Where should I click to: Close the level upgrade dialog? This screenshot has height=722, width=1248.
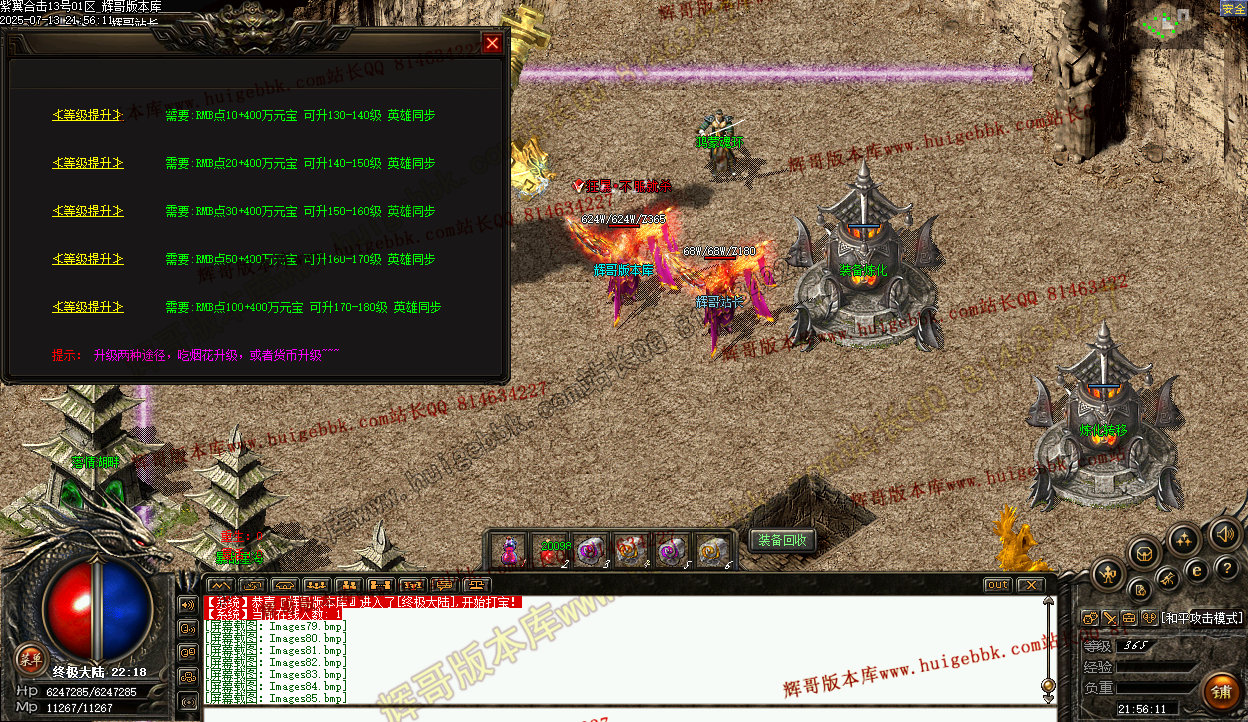click(492, 43)
